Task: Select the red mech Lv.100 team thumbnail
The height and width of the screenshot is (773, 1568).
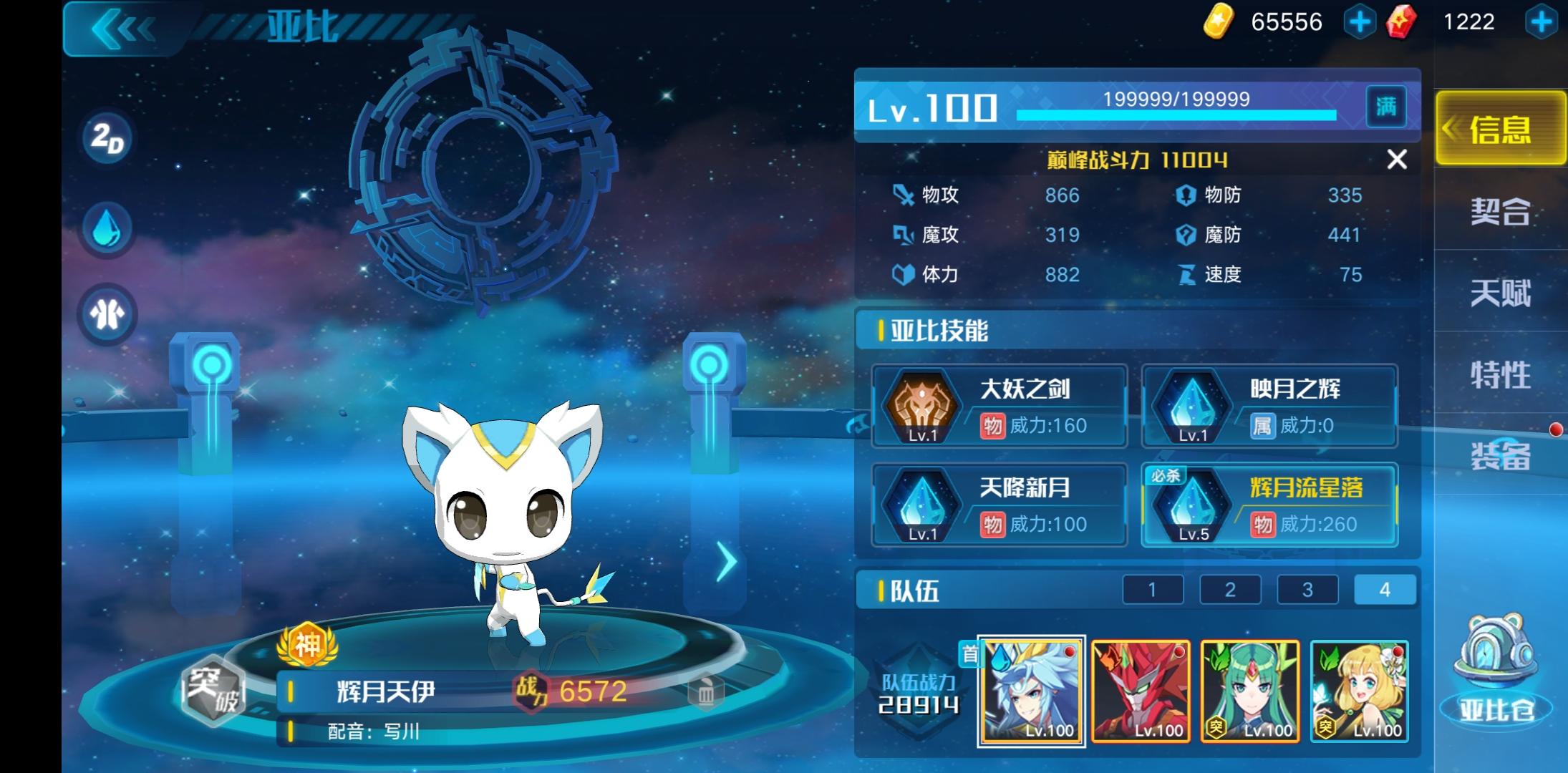Action: (1140, 691)
